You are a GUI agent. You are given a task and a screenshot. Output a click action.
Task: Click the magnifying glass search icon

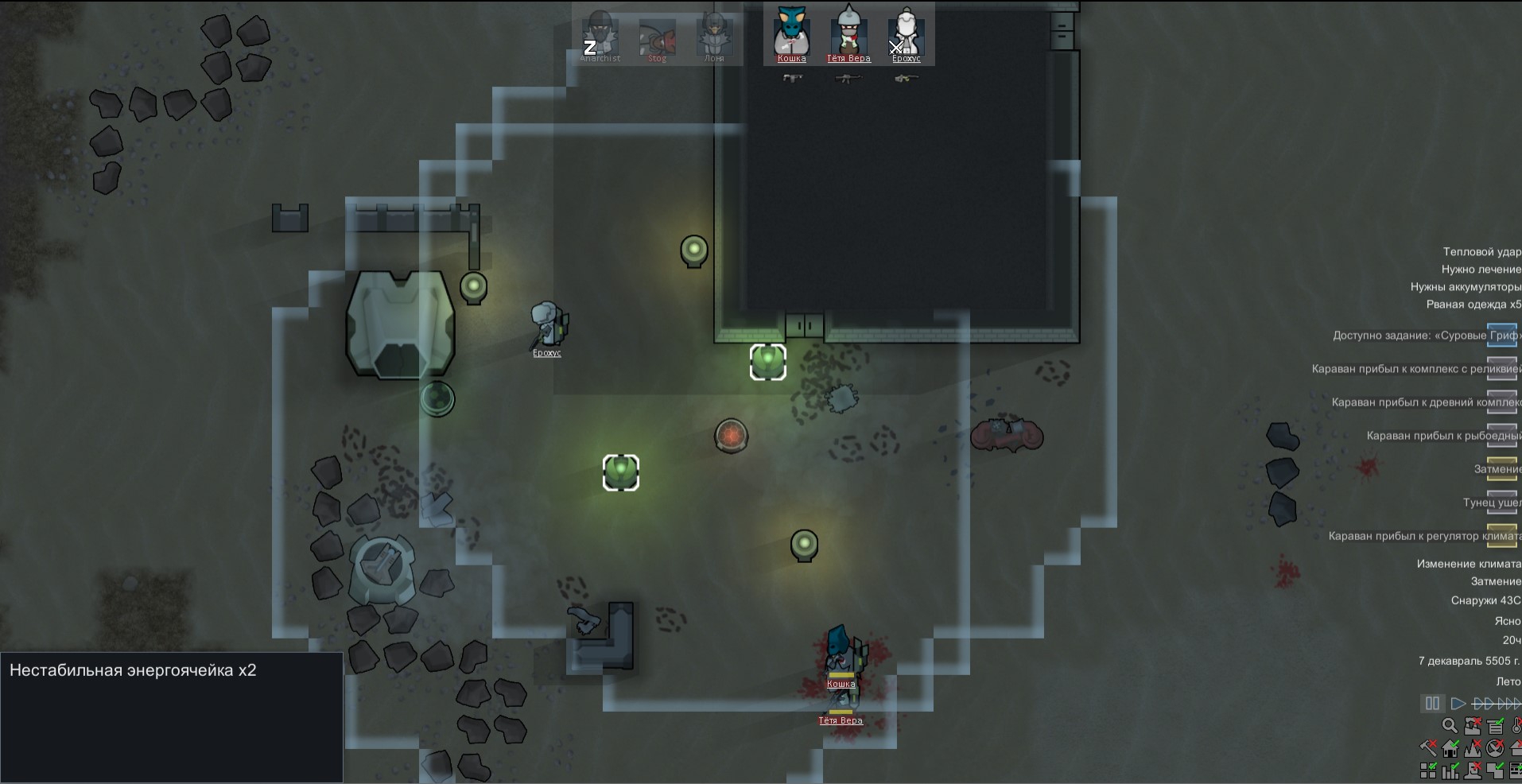pyautogui.click(x=1450, y=726)
